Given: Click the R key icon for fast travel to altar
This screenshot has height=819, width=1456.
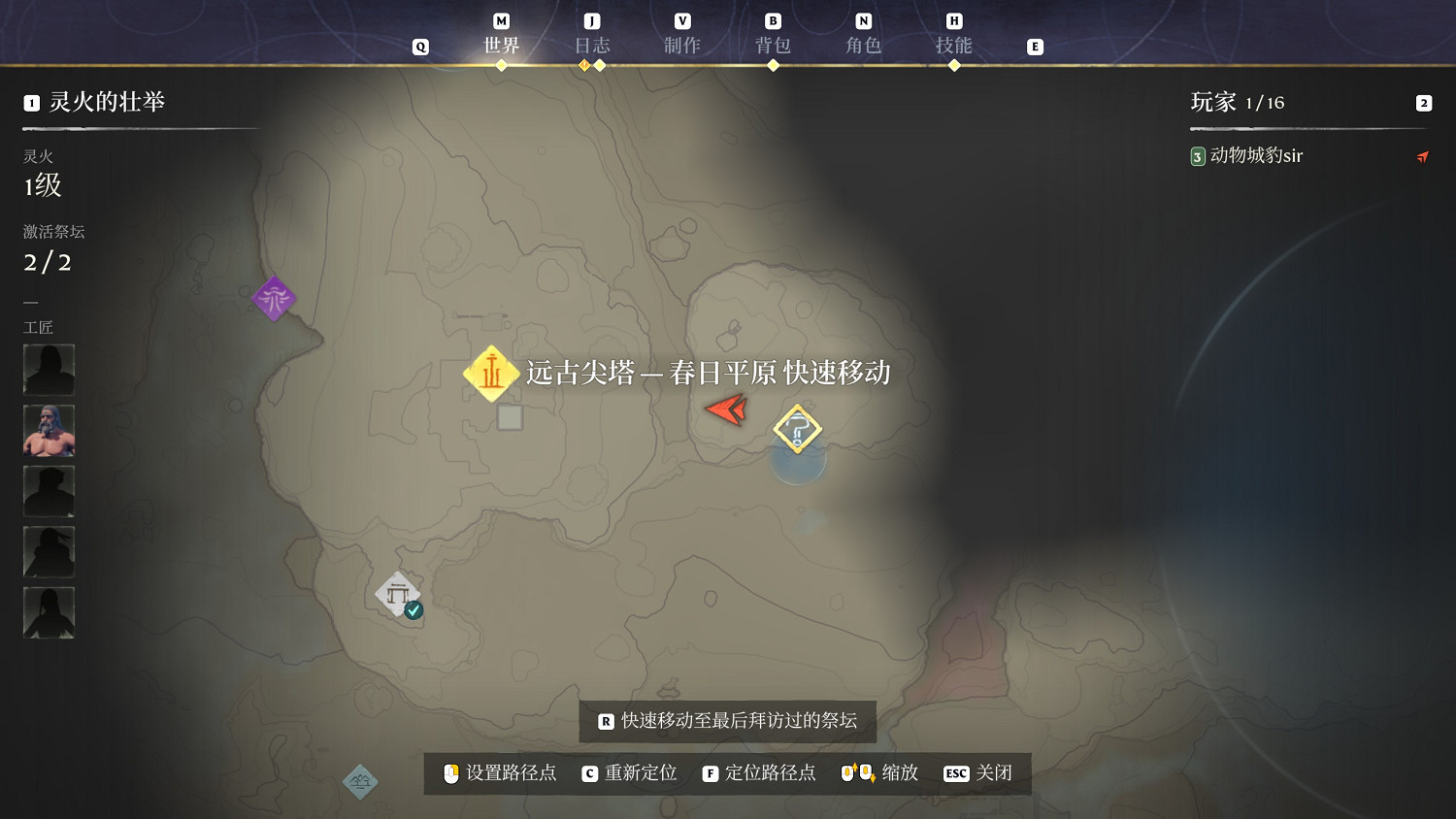Looking at the screenshot, I should (605, 722).
